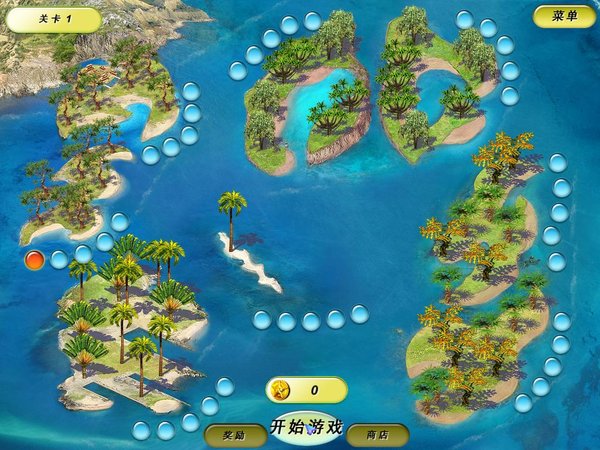This screenshot has height=450, width=600.
Task: Start the game with 开始游戏
Action: click(307, 427)
